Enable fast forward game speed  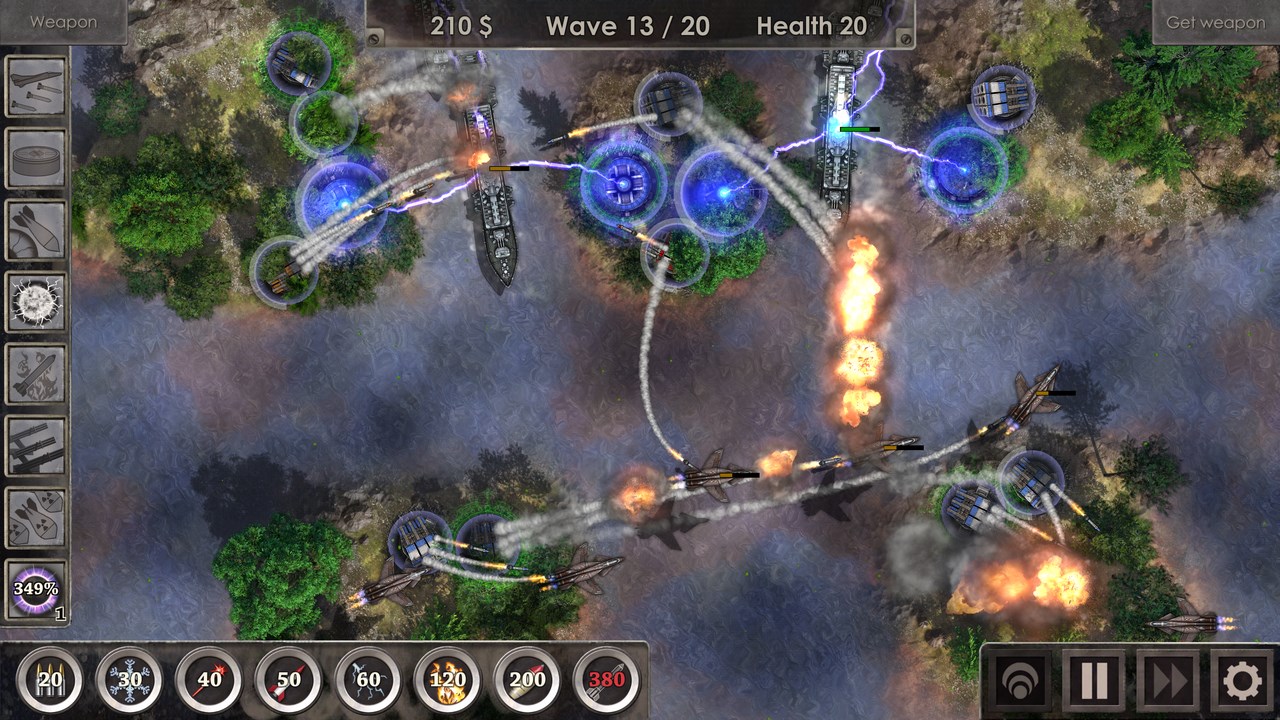pyautogui.click(x=1168, y=679)
